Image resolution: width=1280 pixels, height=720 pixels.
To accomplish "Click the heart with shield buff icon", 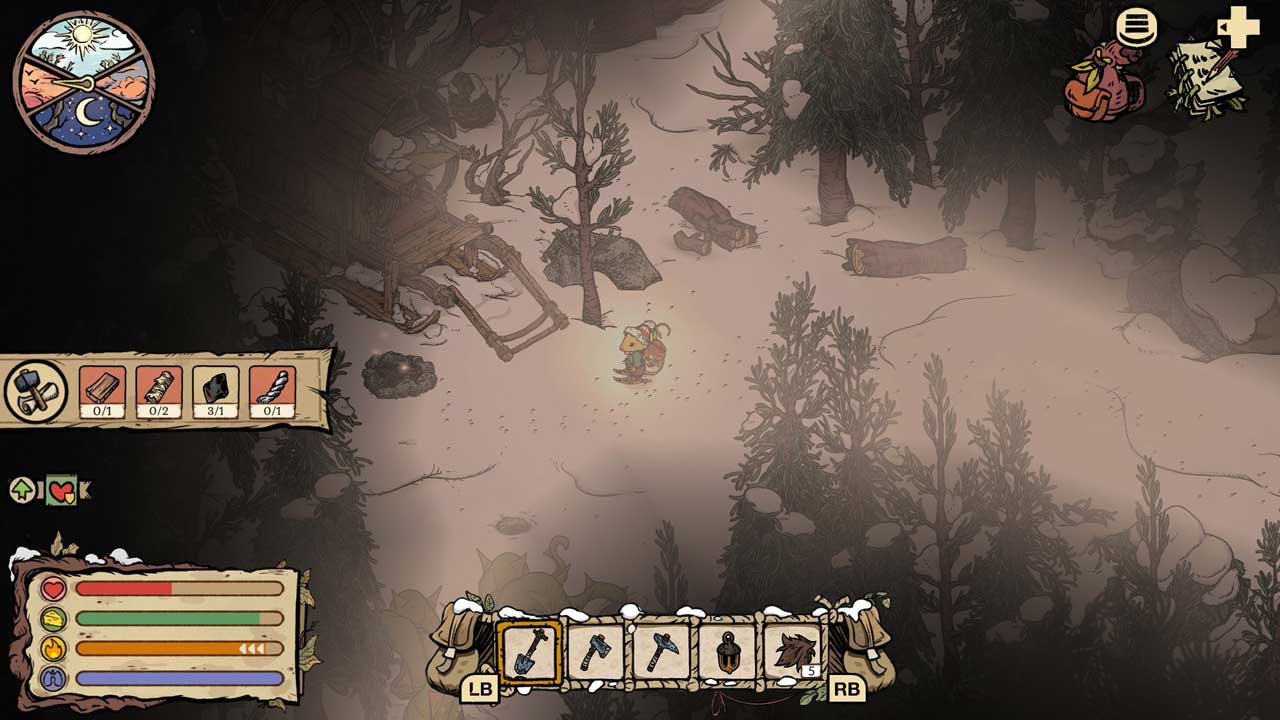I will [x=62, y=490].
